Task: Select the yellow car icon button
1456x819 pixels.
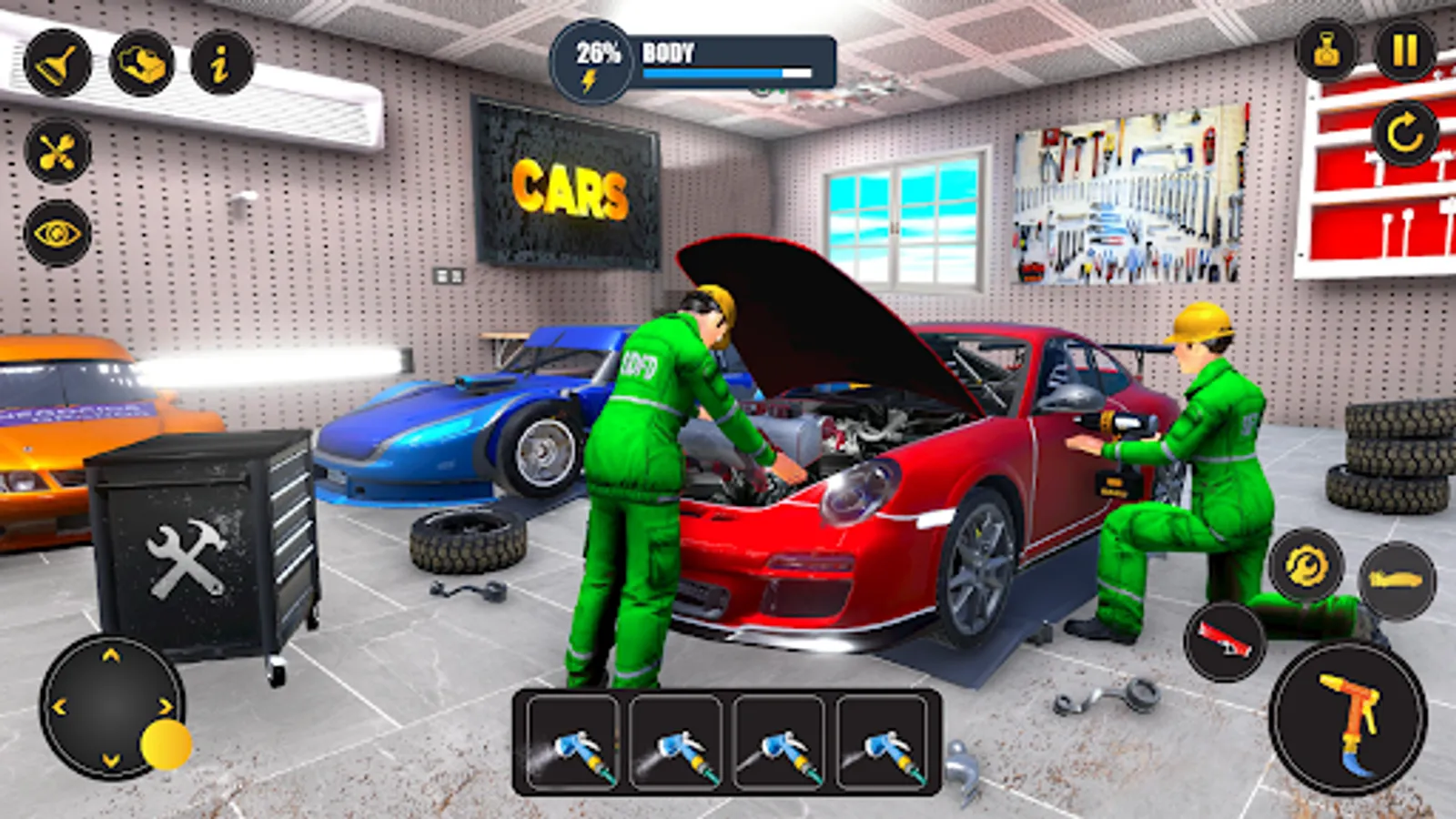Action: (x=1396, y=580)
